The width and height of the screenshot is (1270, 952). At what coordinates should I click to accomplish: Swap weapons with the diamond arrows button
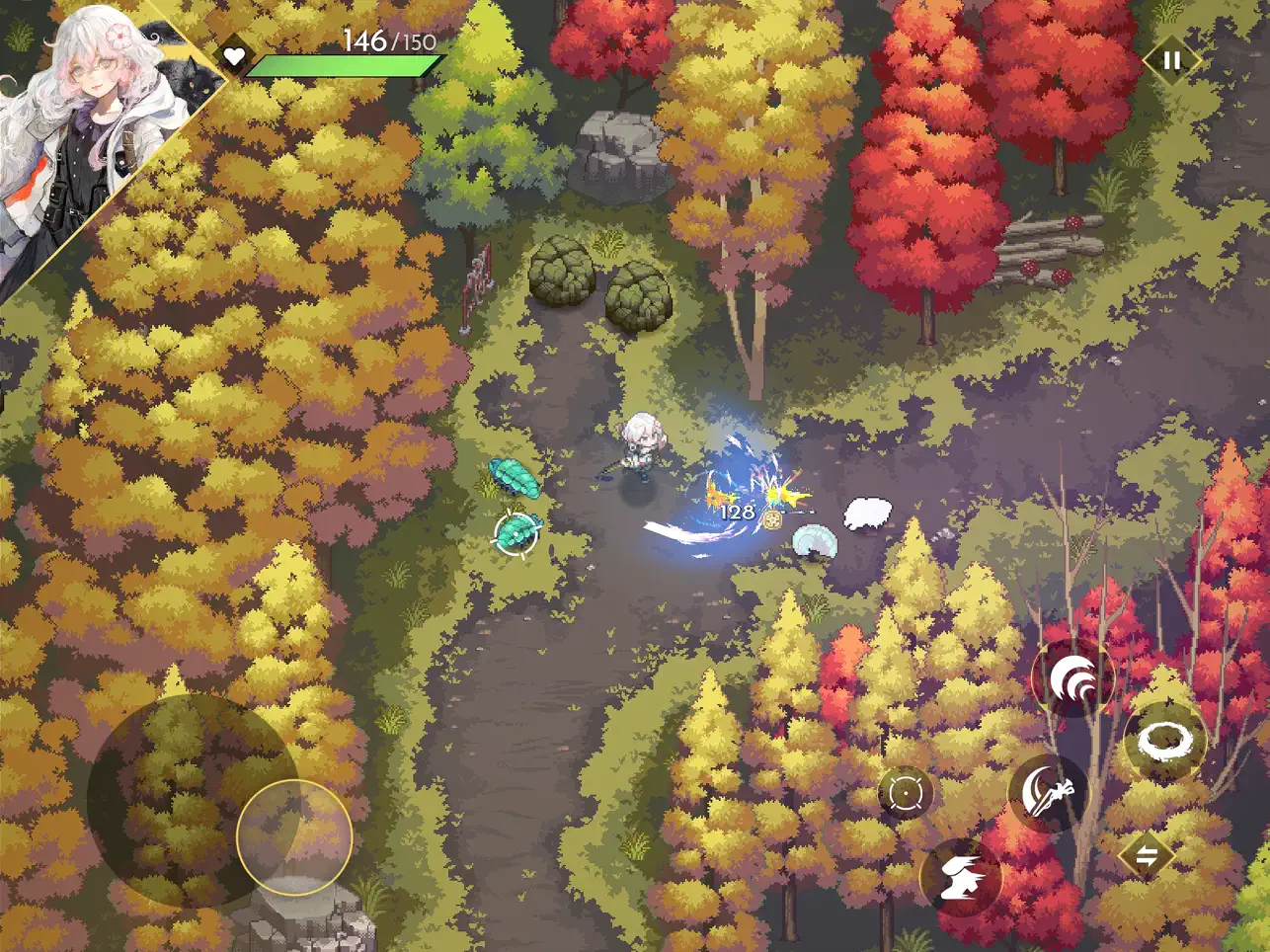[1146, 856]
